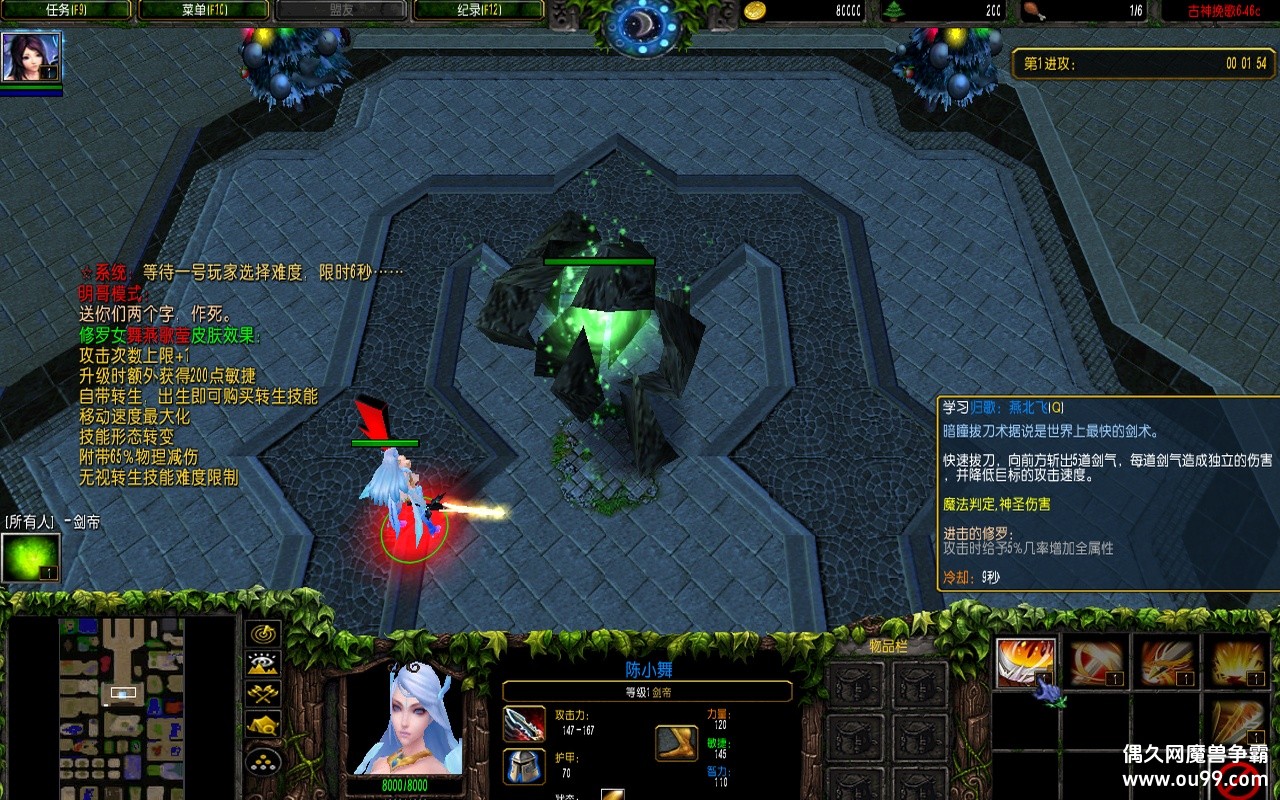The height and width of the screenshot is (800, 1280).
Task: Toggle ally color mode (crossed axes icon)
Action: (263, 693)
